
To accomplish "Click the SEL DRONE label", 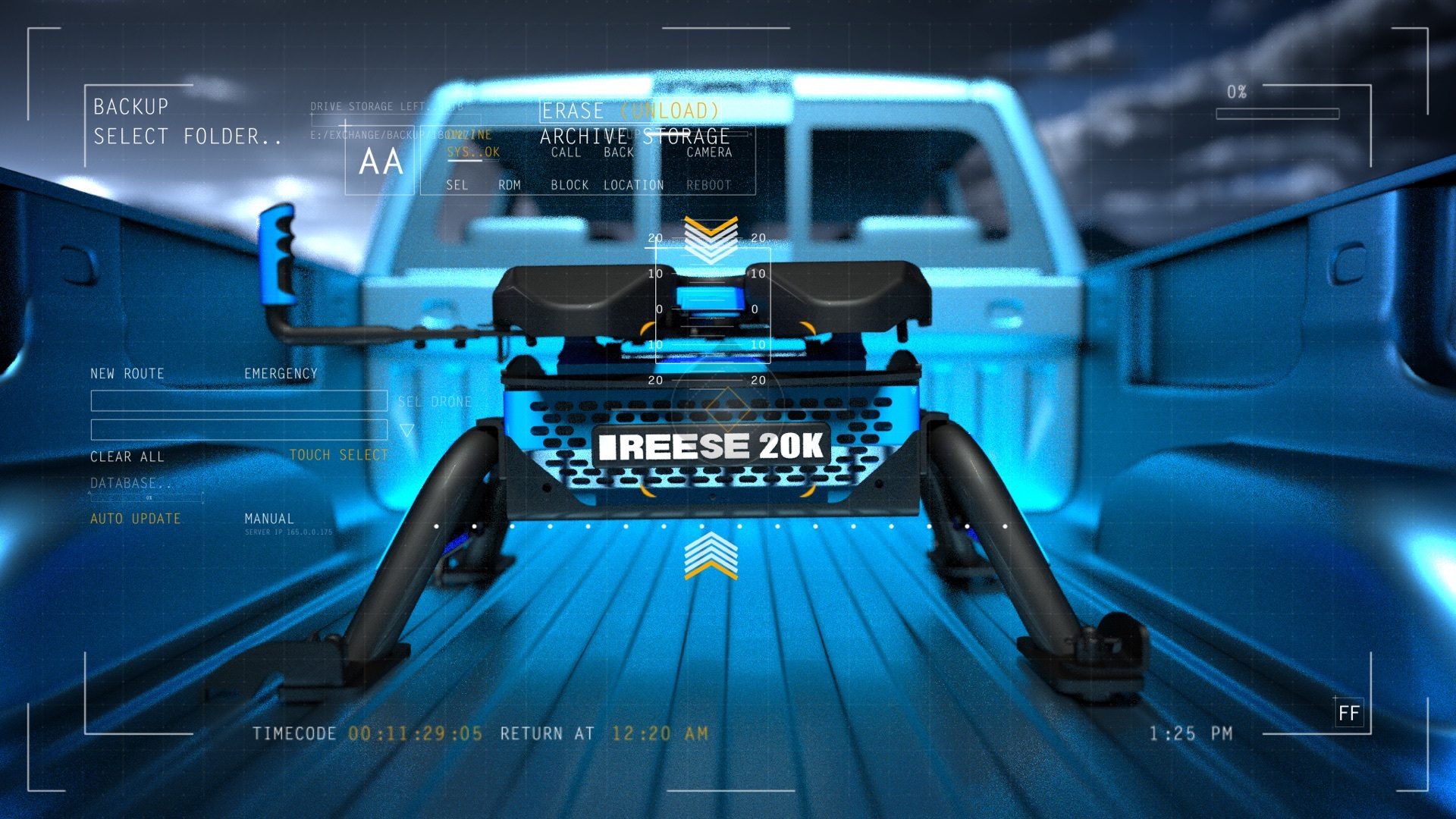I will click(435, 402).
